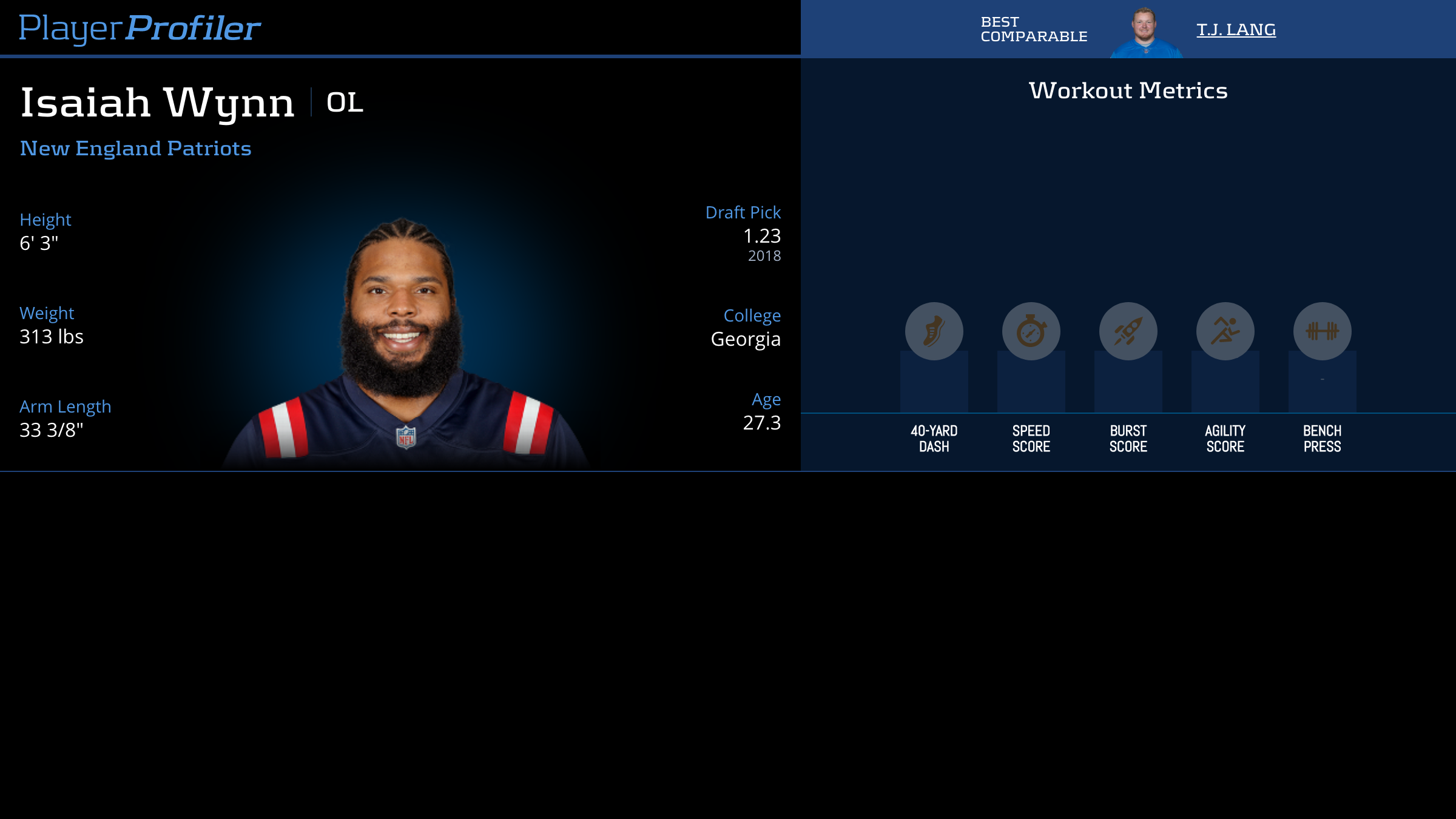
Task: Open the New England Patriots team link
Action: [x=135, y=149]
